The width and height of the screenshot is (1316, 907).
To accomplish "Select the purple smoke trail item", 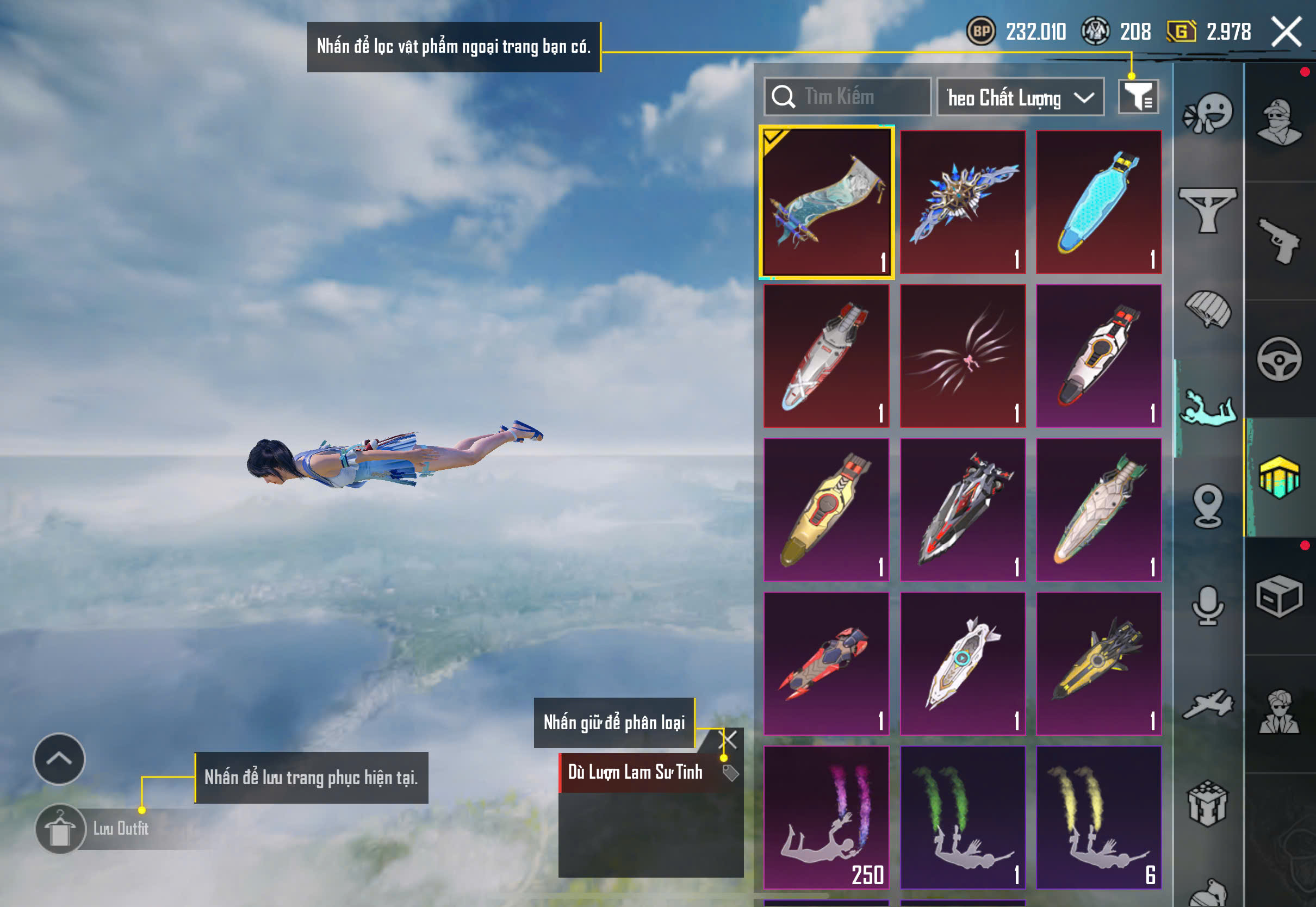I will click(826, 817).
